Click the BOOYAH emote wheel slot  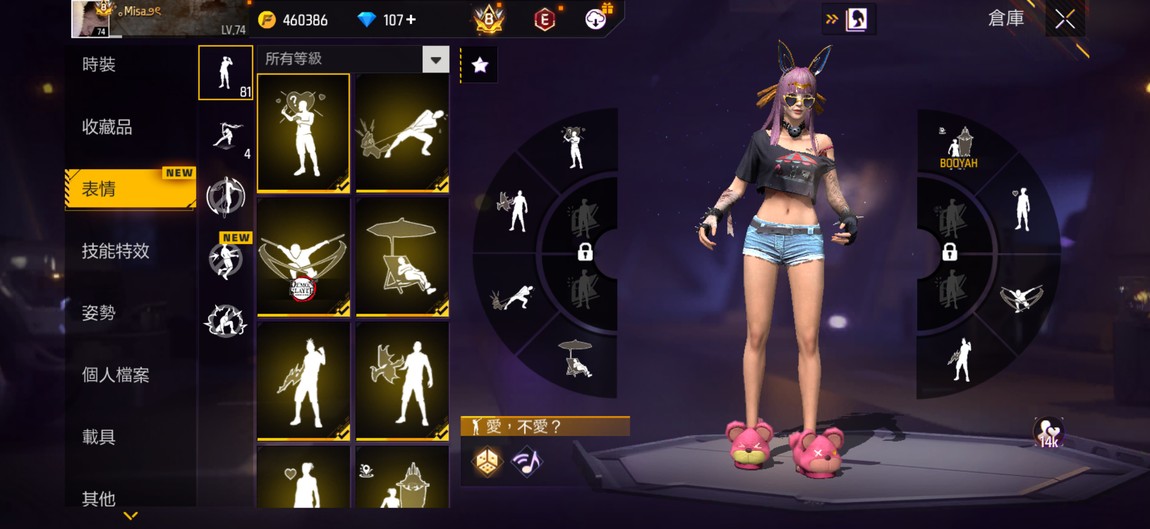tap(958, 148)
